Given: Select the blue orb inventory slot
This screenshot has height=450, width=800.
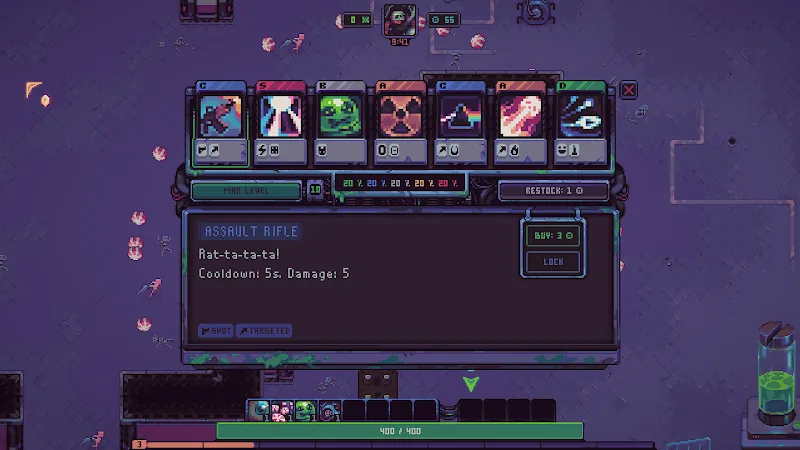Looking at the screenshot, I should pyautogui.click(x=259, y=410).
